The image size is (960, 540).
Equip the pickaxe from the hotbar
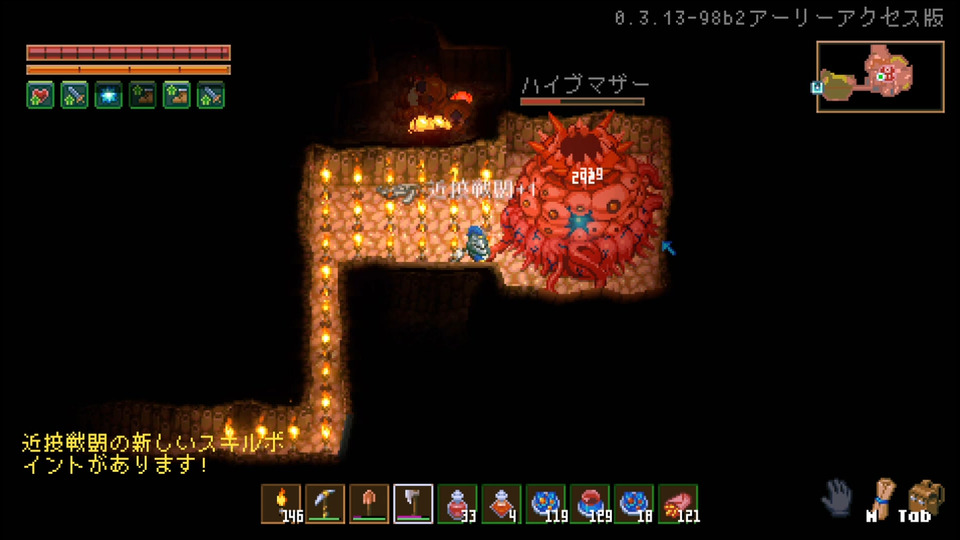[x=325, y=503]
